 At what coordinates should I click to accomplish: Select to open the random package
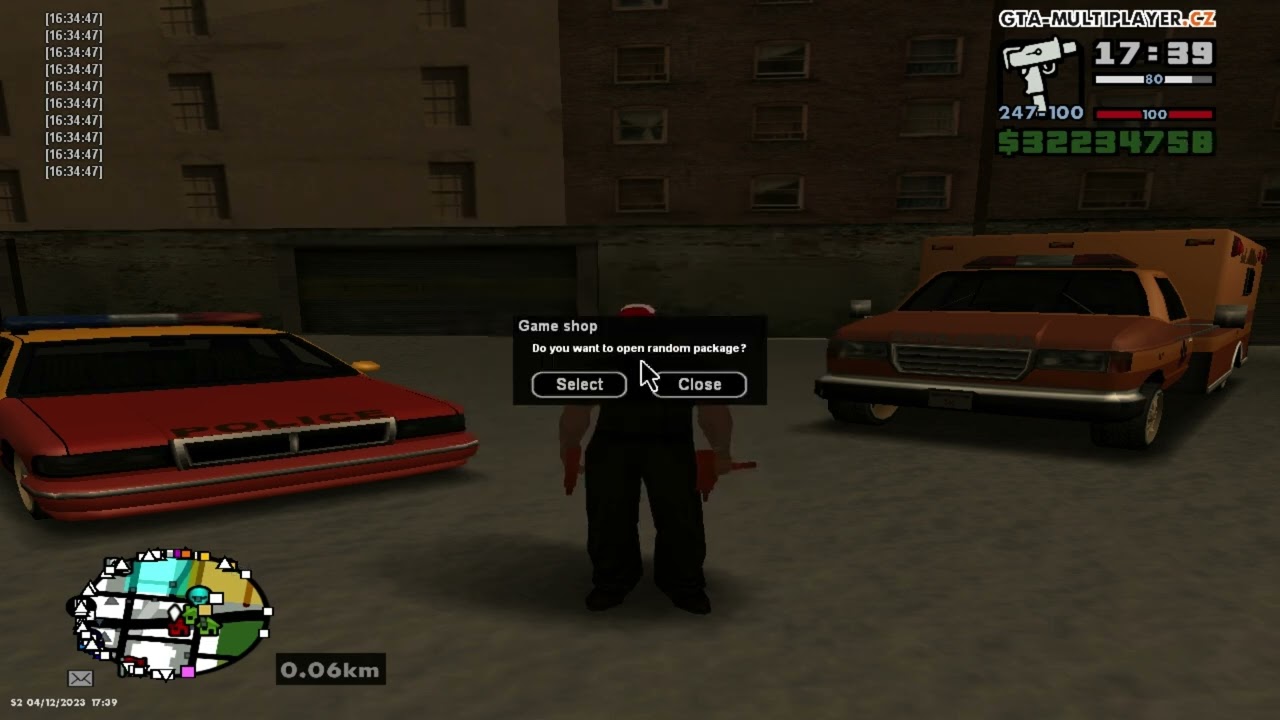tap(579, 384)
